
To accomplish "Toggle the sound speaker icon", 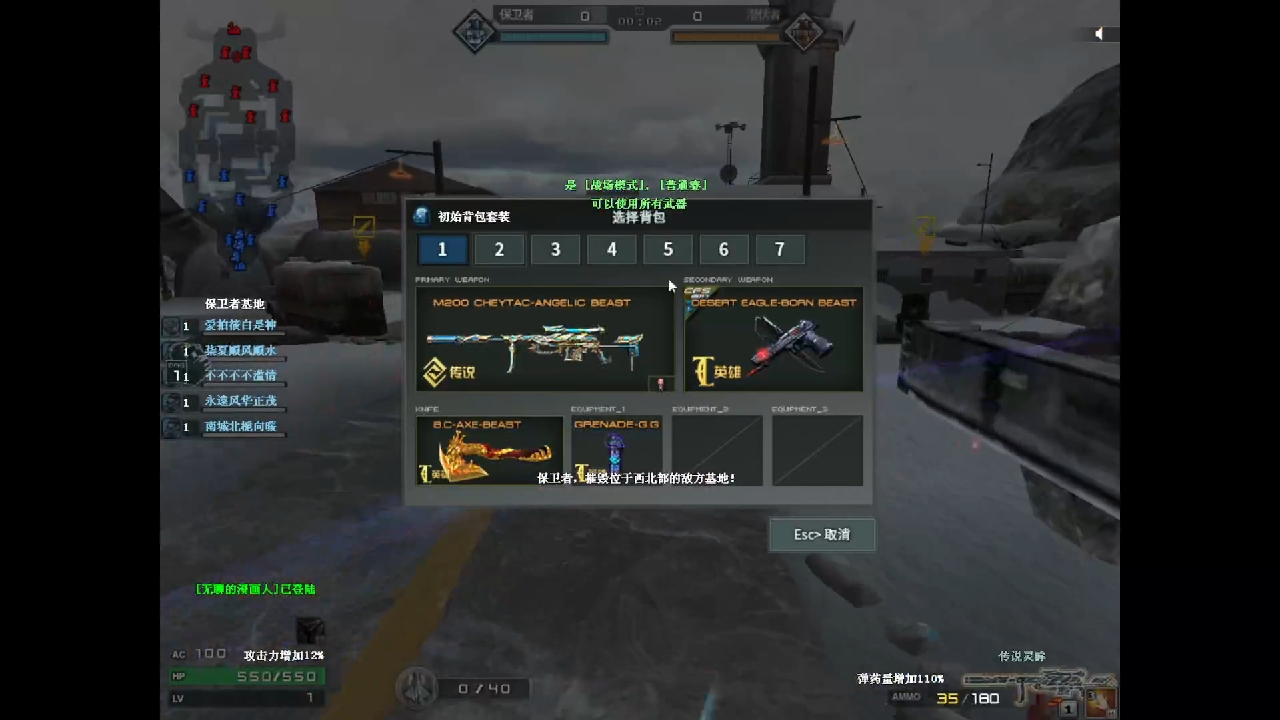I will [x=1099, y=34].
